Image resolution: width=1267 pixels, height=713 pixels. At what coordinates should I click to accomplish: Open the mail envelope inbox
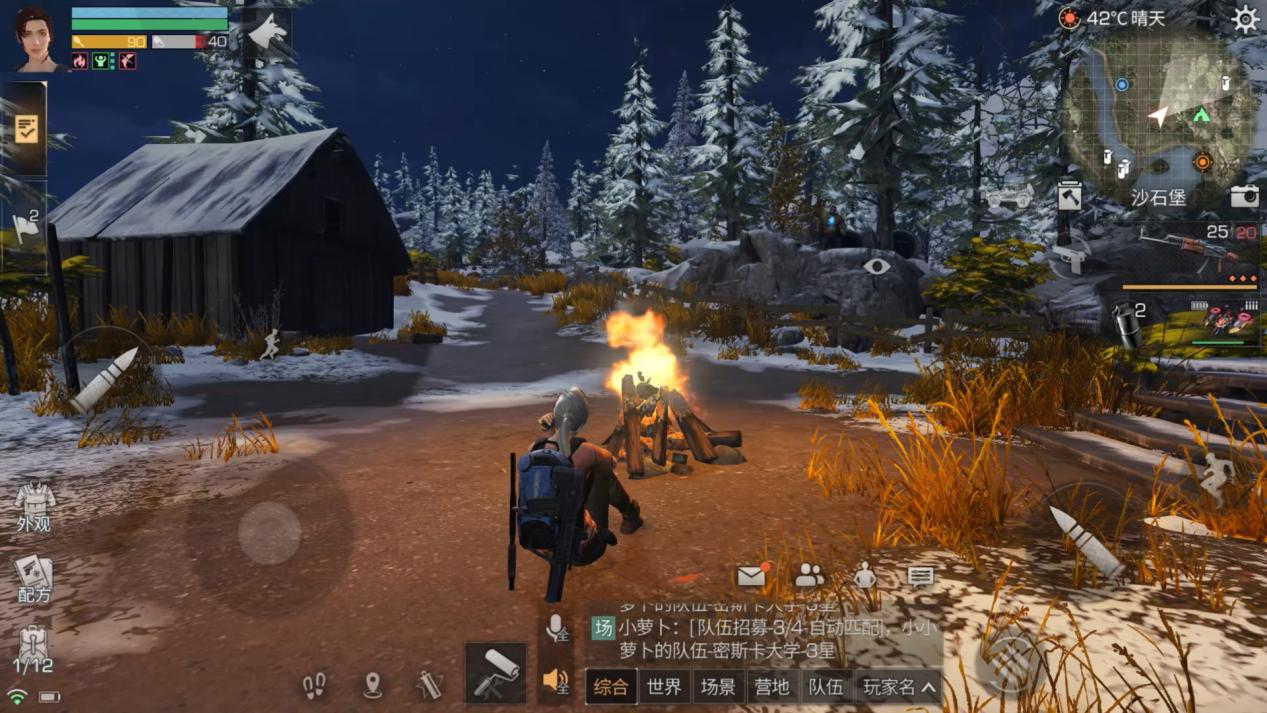click(x=751, y=576)
